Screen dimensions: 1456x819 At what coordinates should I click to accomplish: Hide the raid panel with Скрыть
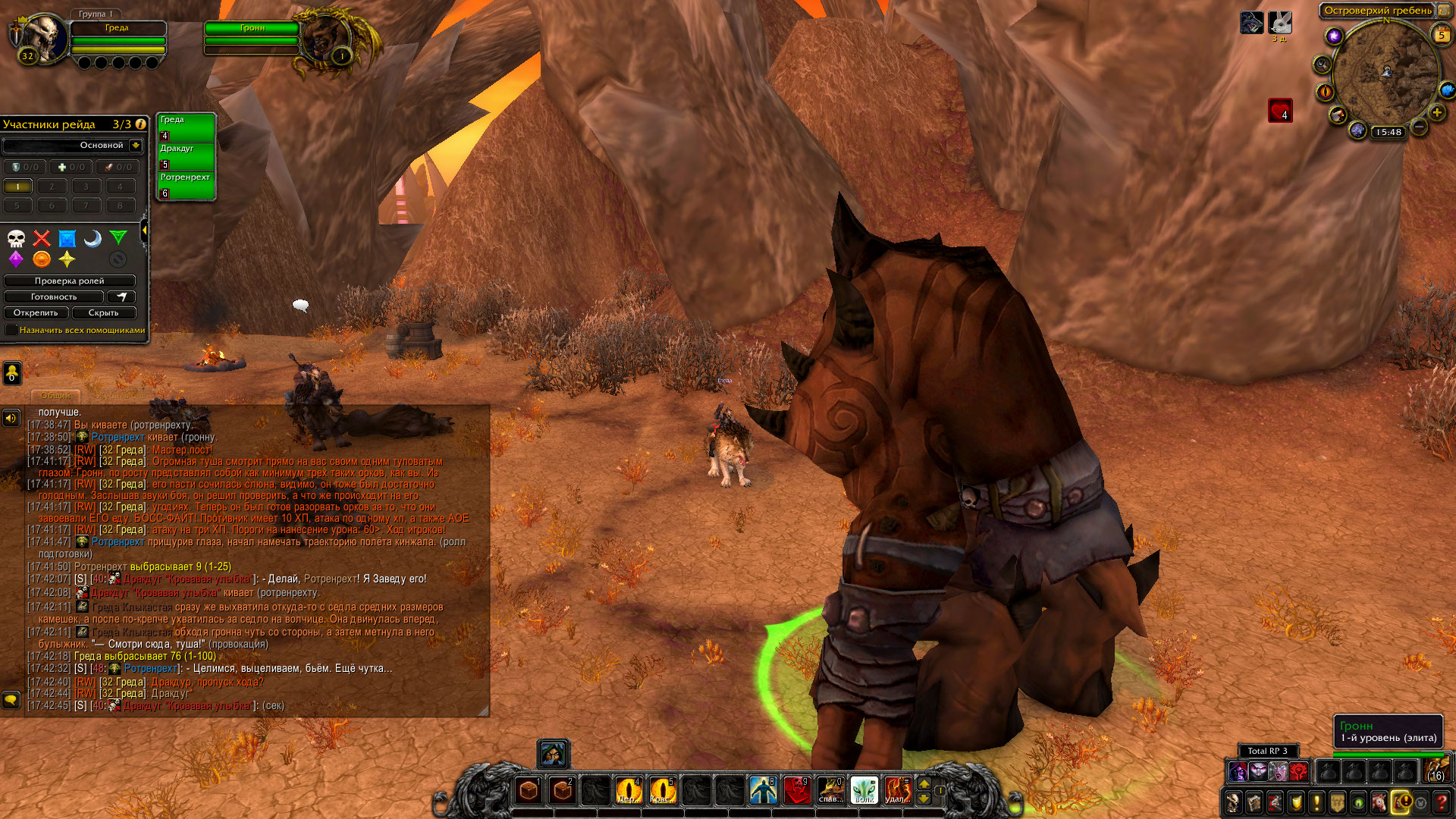pyautogui.click(x=103, y=312)
